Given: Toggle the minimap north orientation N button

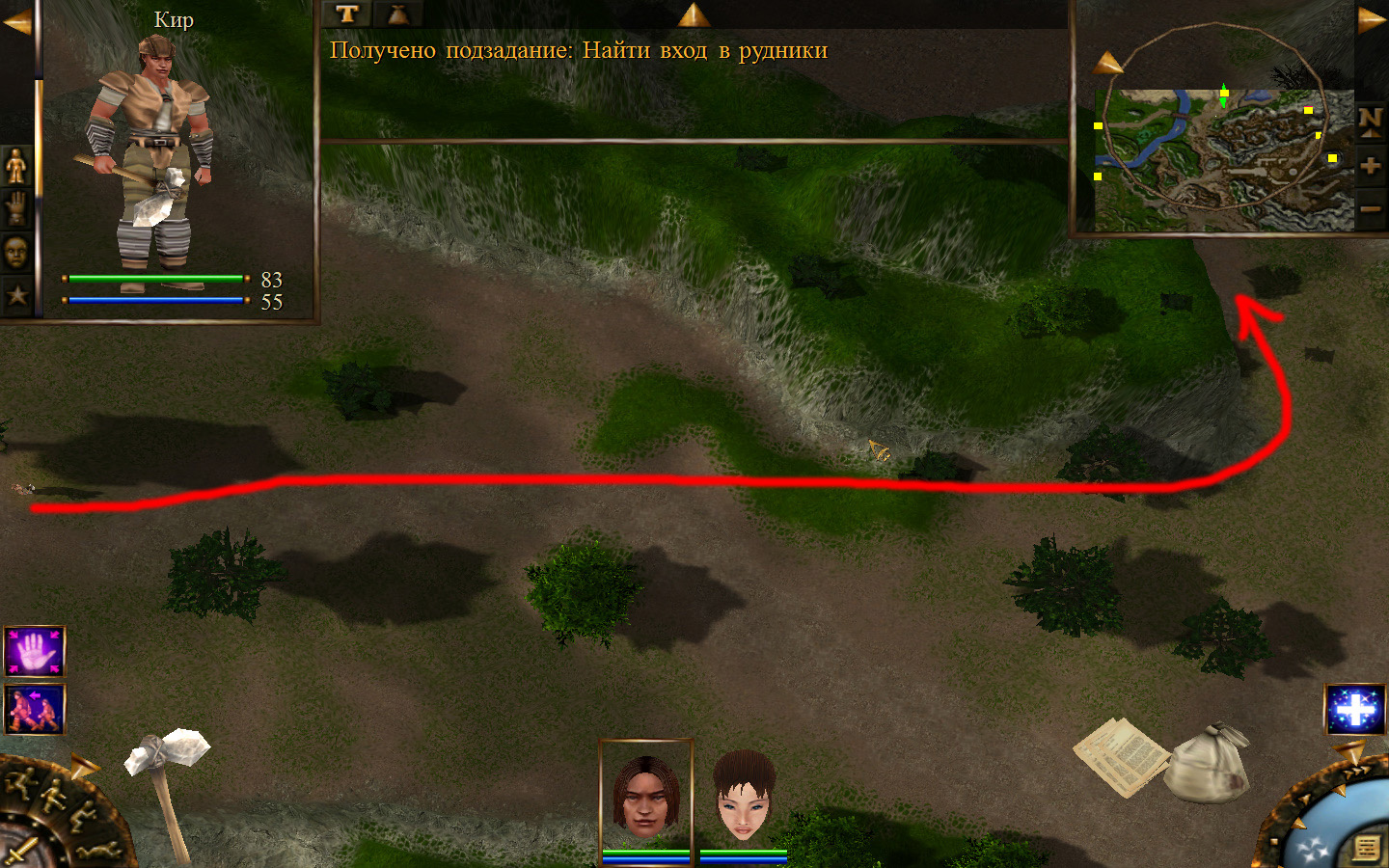Looking at the screenshot, I should pyautogui.click(x=1370, y=121).
